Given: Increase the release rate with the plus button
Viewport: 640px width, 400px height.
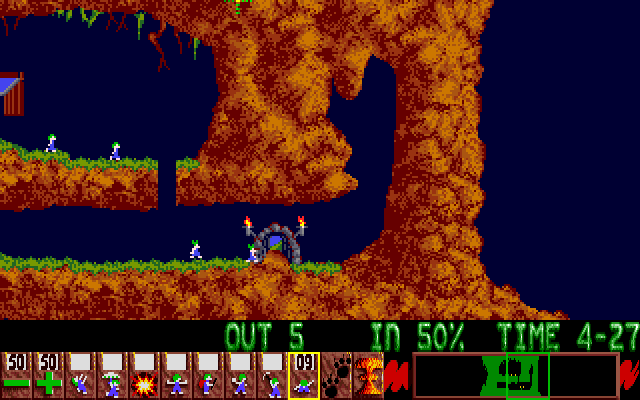Looking at the screenshot, I should [x=48, y=375].
